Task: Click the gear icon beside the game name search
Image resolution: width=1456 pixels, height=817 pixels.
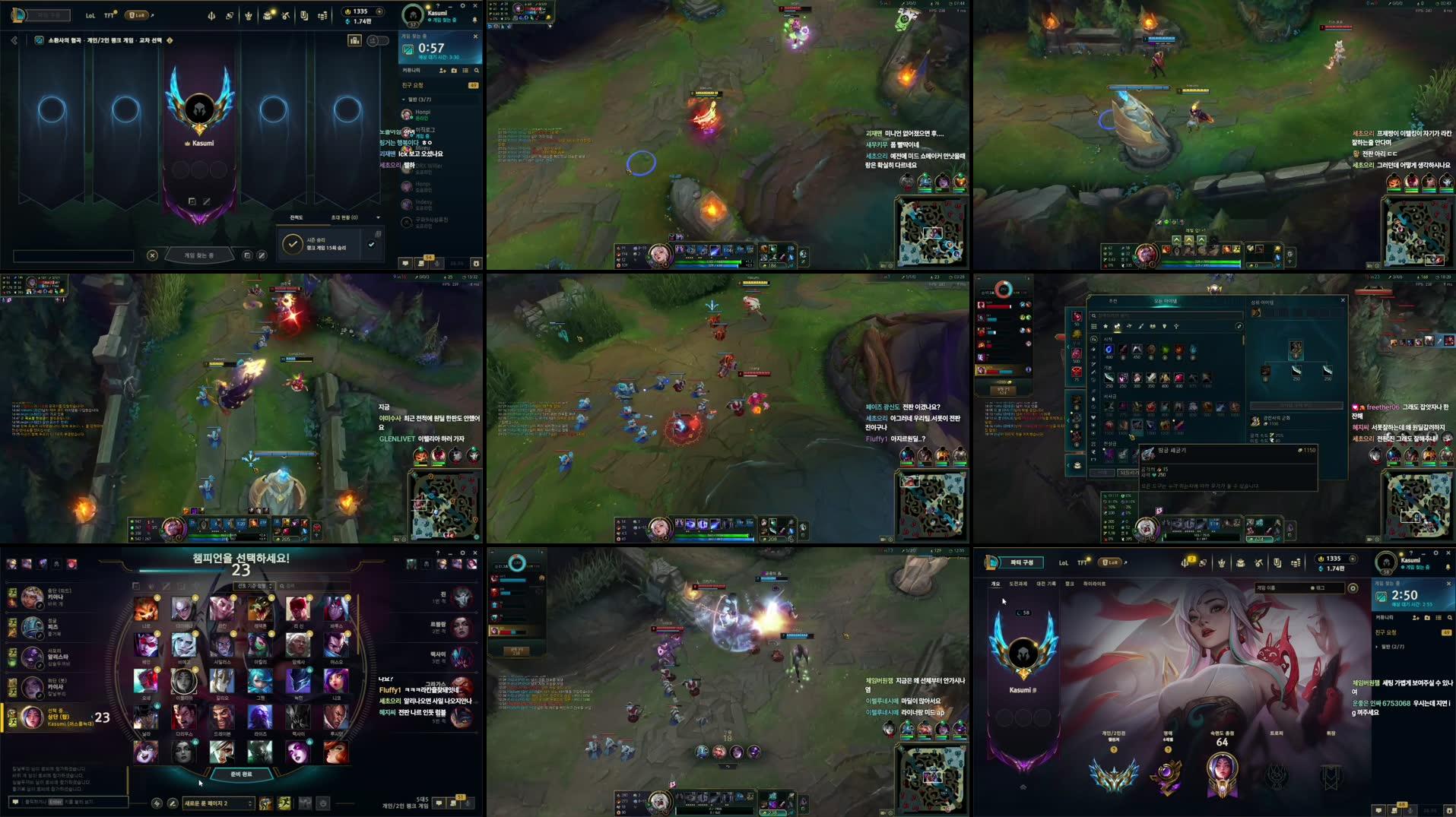Action: point(1353,587)
